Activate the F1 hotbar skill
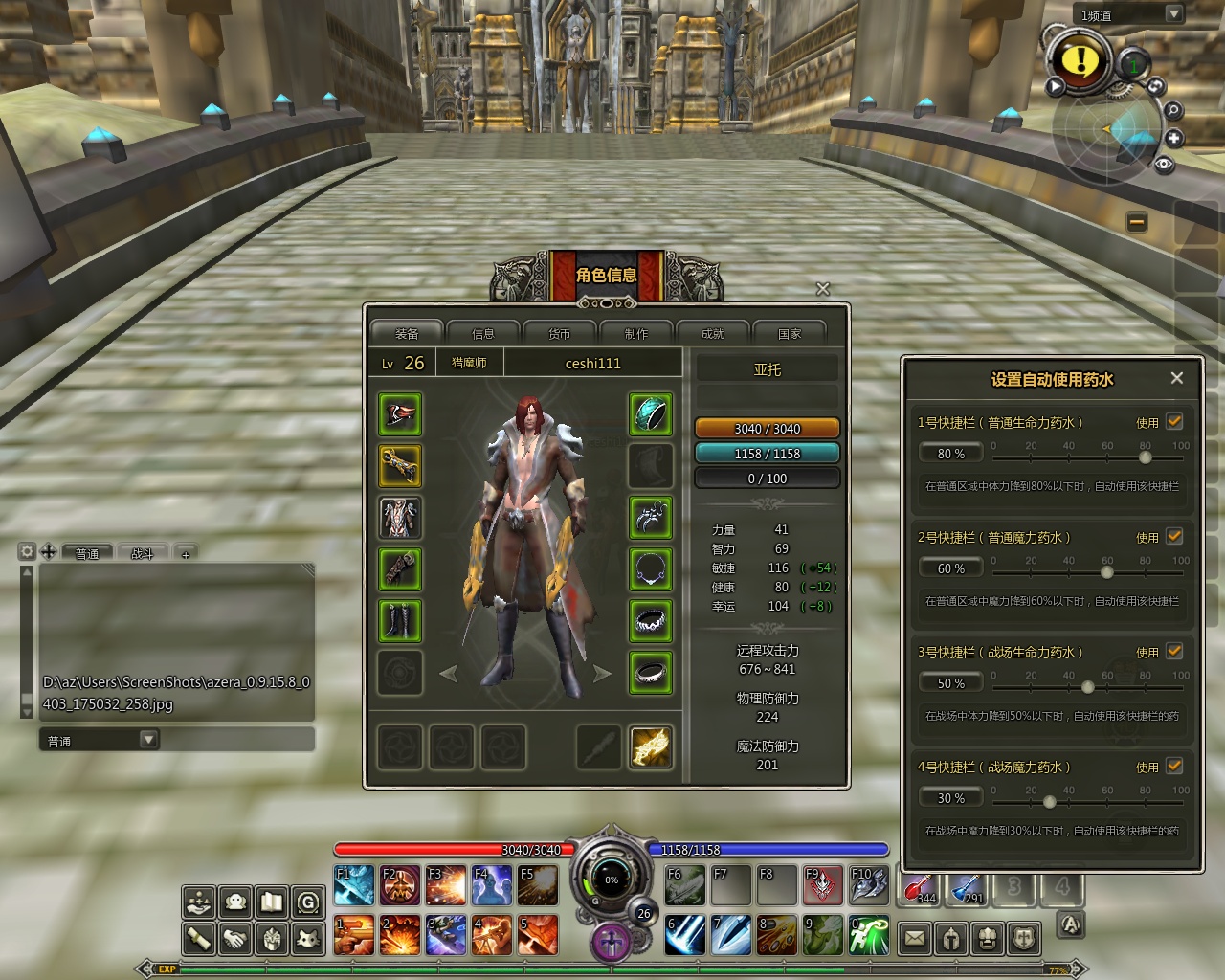 tap(354, 885)
